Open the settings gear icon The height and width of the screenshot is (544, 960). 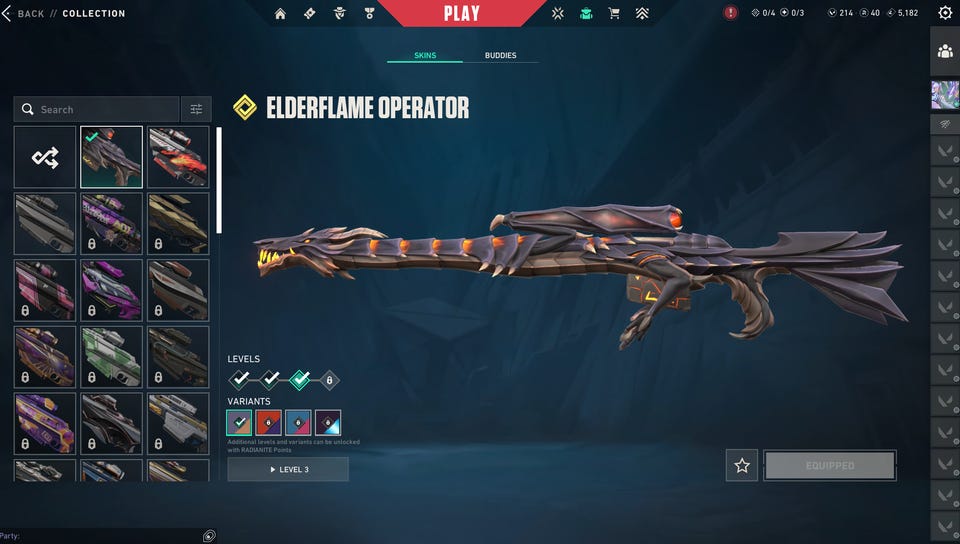[x=945, y=13]
